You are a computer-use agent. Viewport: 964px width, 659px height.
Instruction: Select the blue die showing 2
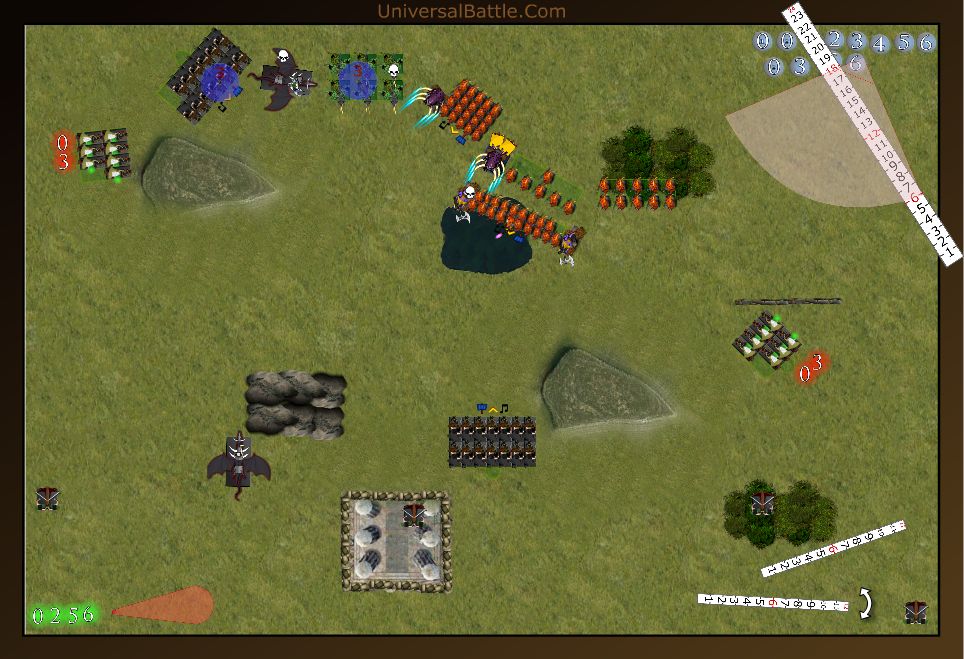click(833, 41)
